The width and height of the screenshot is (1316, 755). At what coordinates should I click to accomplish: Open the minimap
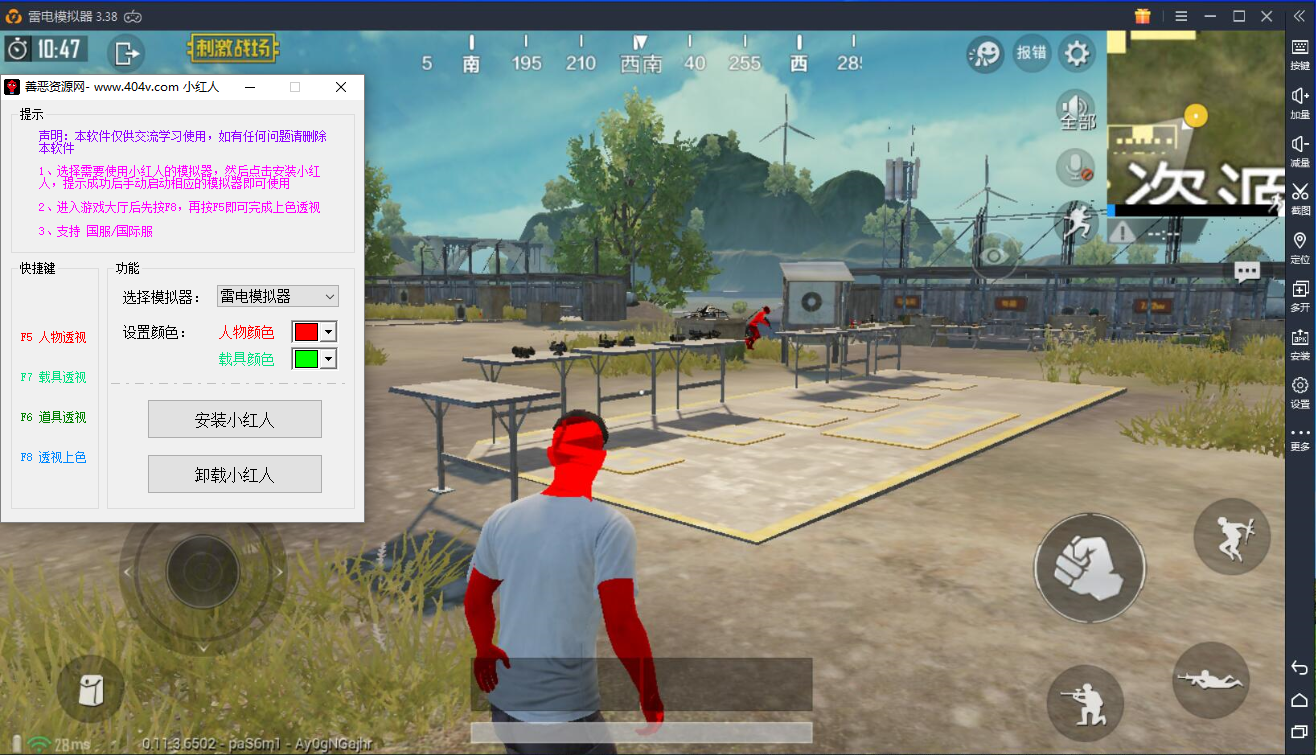1195,122
